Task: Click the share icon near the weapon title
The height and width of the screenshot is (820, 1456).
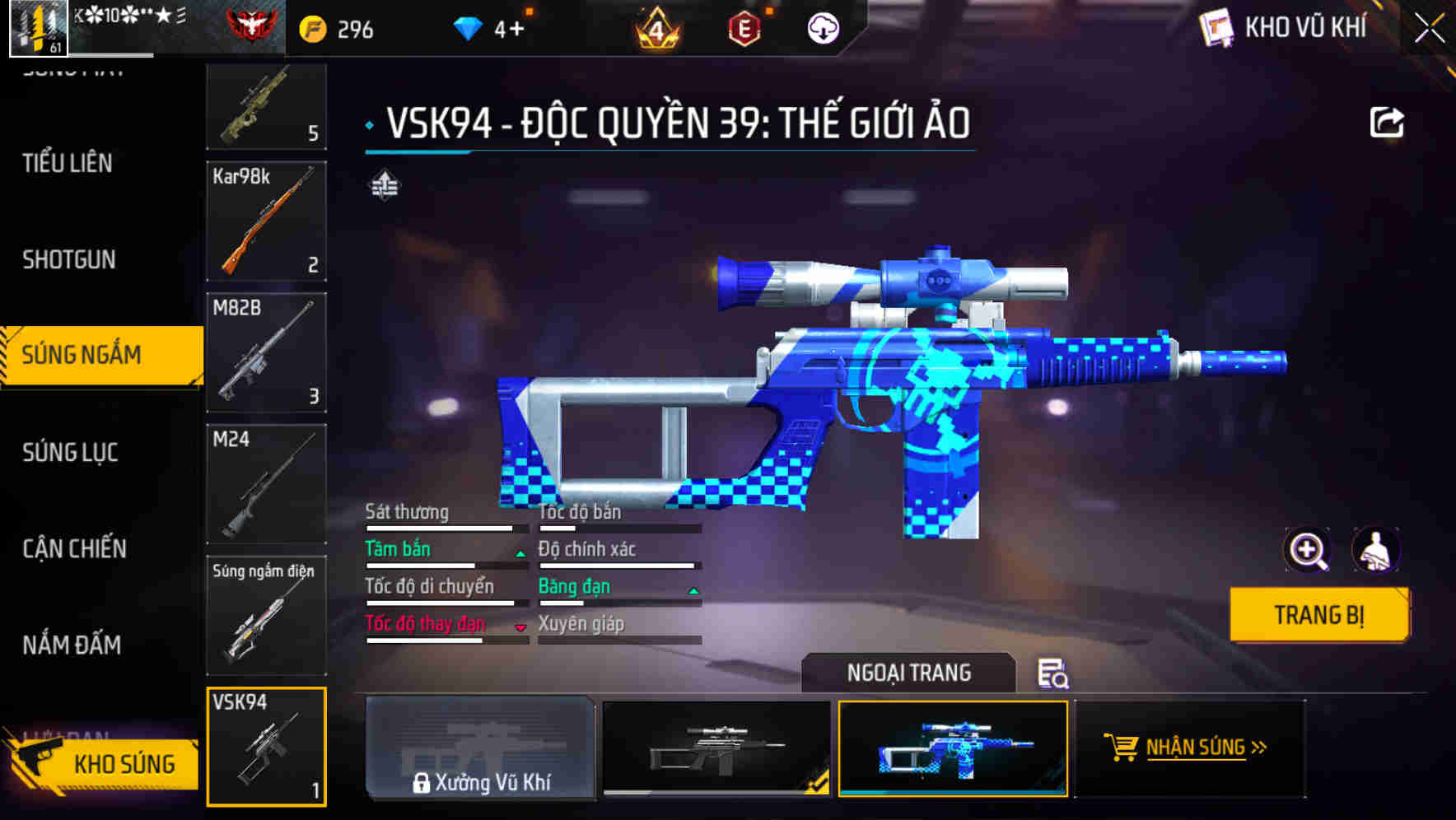Action: 1388,121
